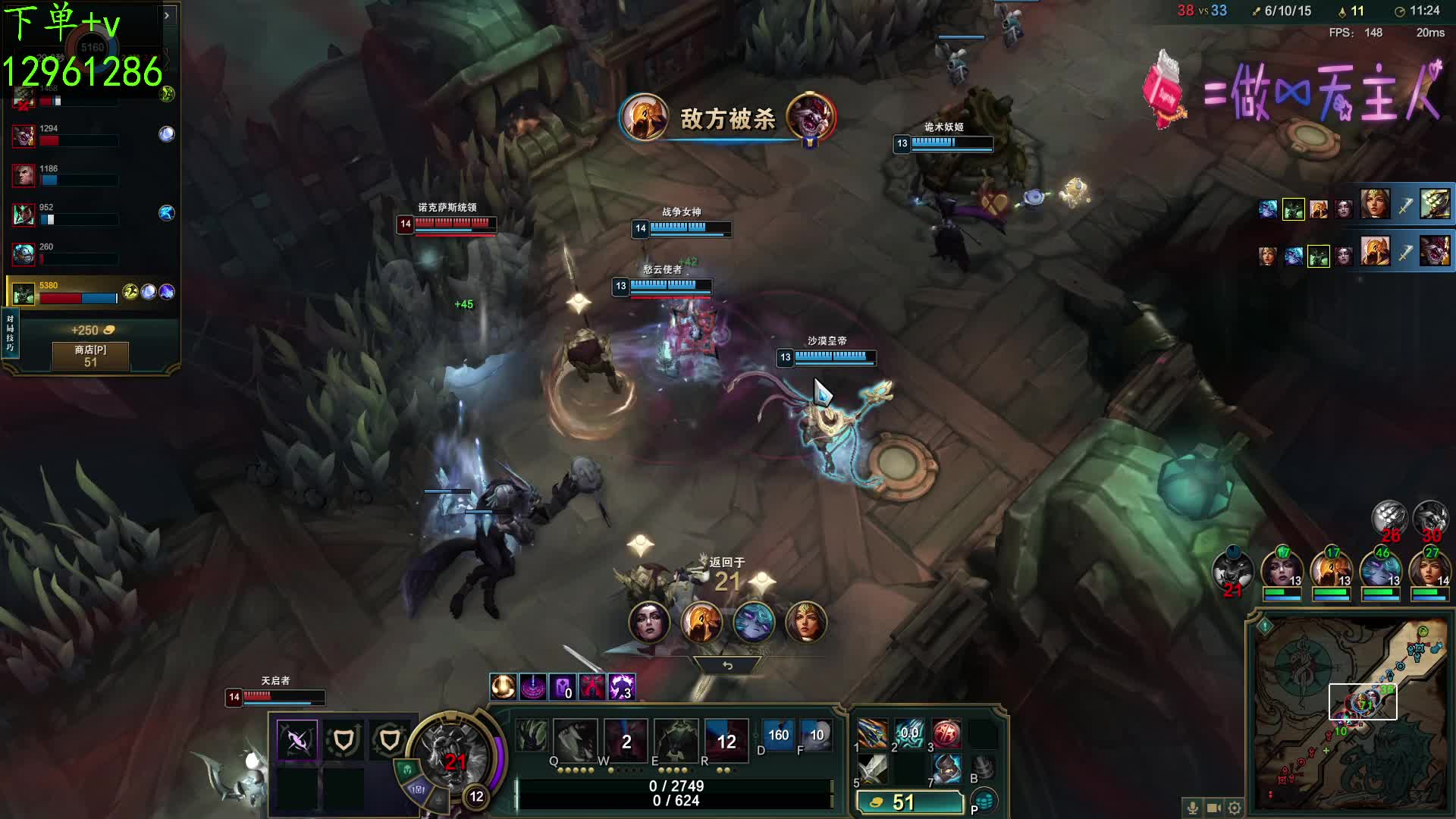The image size is (1456, 819).
Task: Click the D summoner spell showing 160
Action: click(778, 736)
